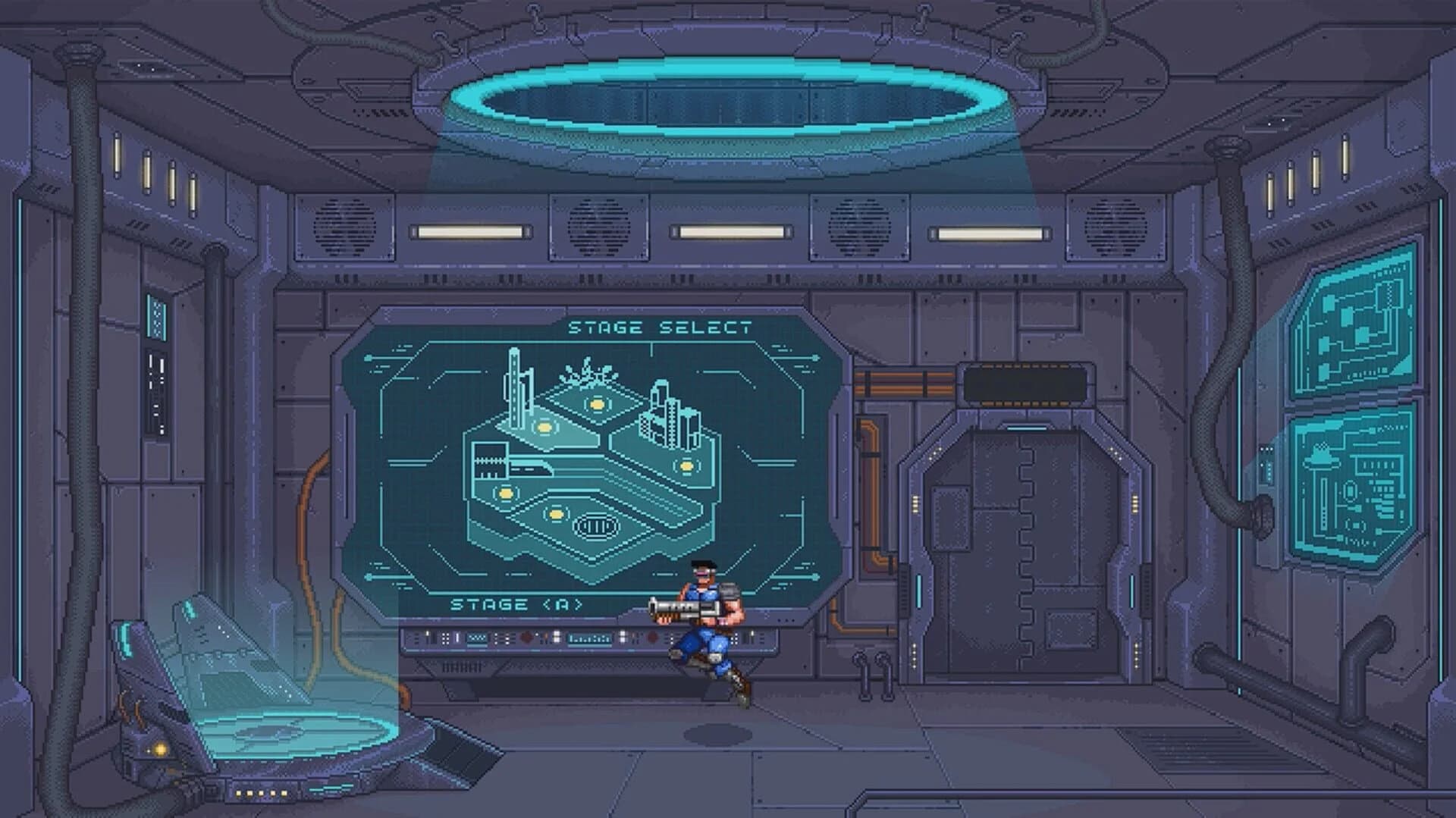Toggle the round red switch on the left console

pyautogui.click(x=526, y=638)
